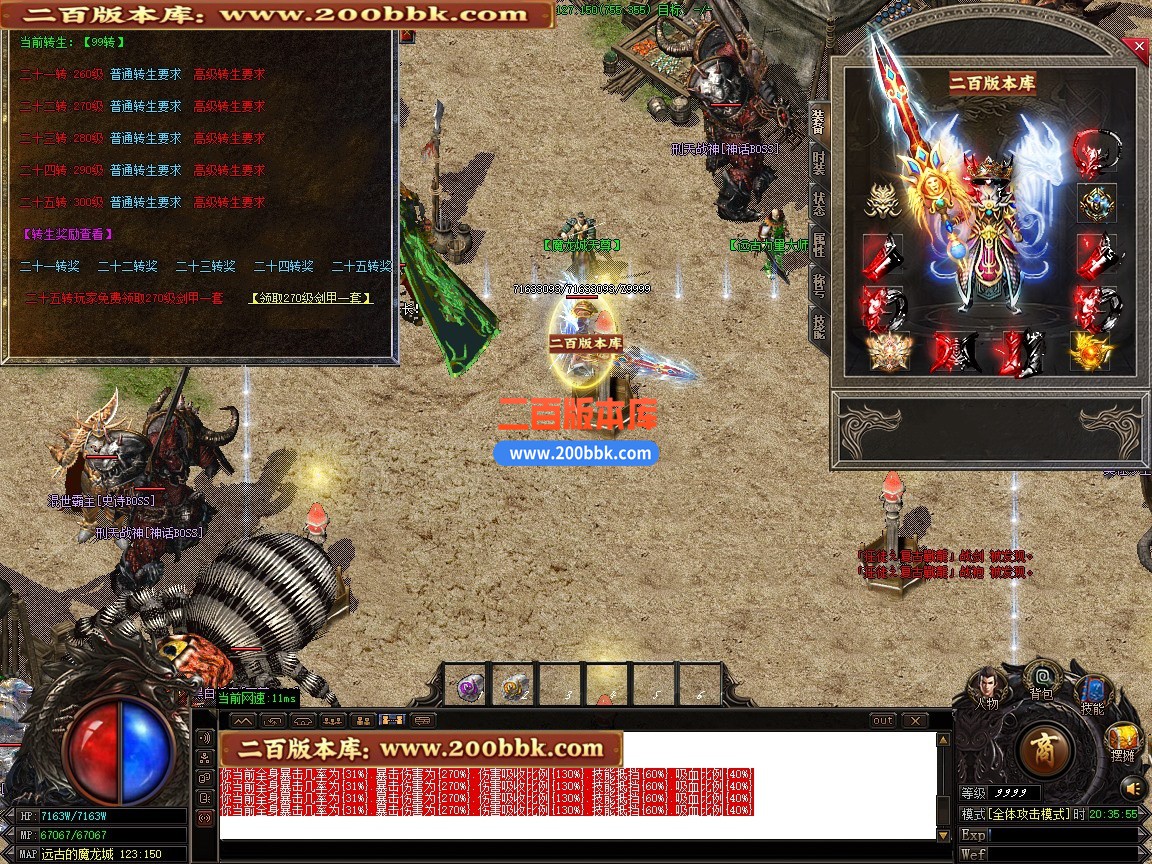Image resolution: width=1152 pixels, height=864 pixels.
Task: Select the 技能 tab on equipment panel
Action: click(819, 326)
